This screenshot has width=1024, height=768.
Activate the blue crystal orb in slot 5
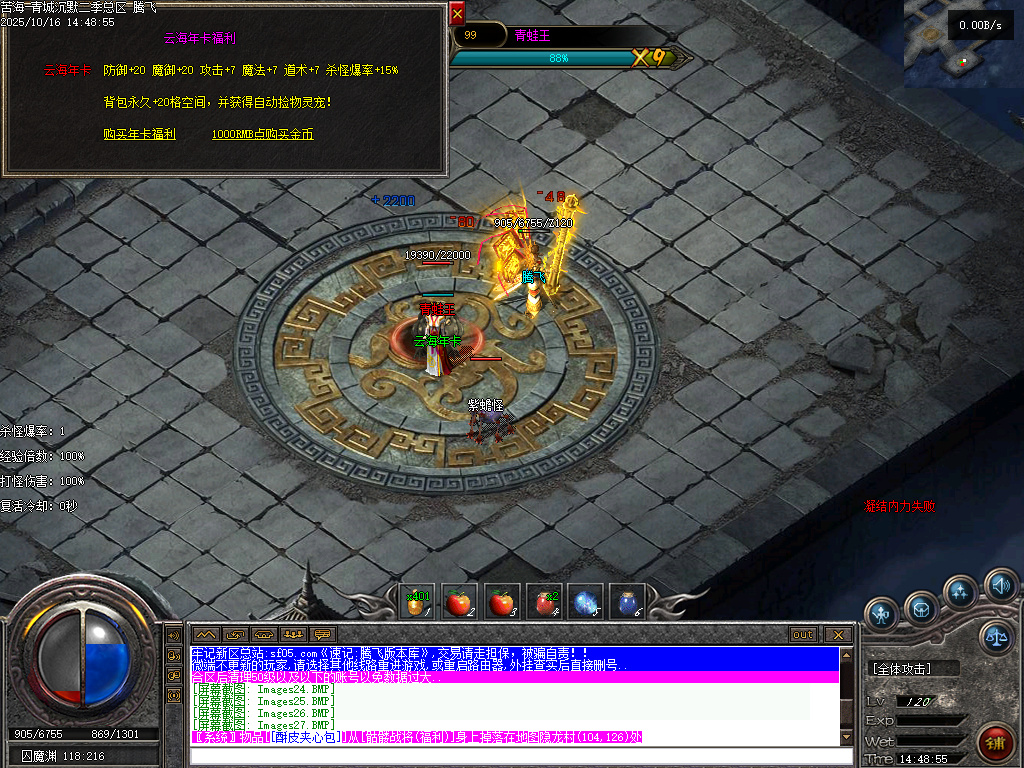coord(585,603)
